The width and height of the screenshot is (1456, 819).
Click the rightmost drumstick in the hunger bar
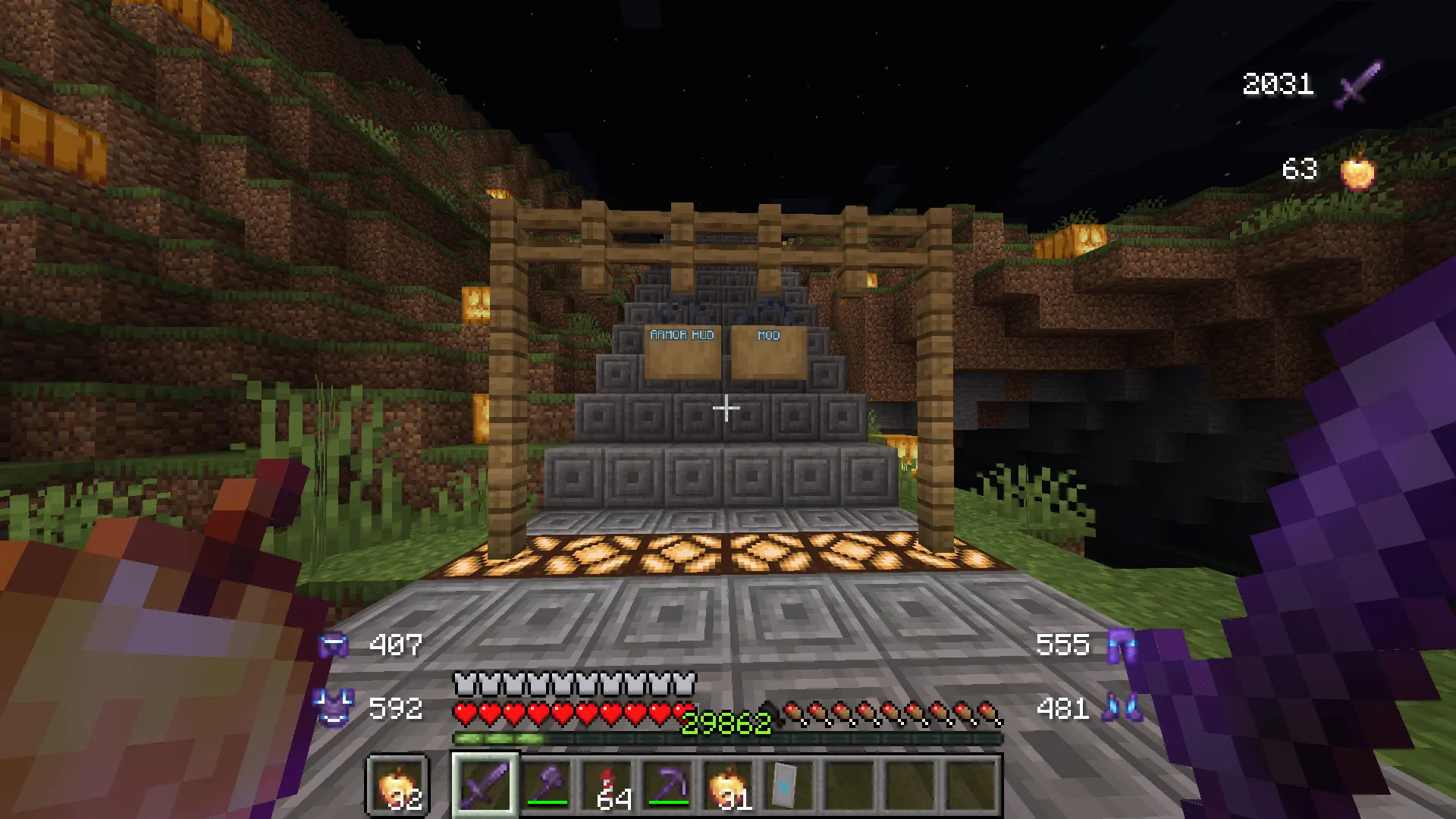pyautogui.click(x=987, y=711)
